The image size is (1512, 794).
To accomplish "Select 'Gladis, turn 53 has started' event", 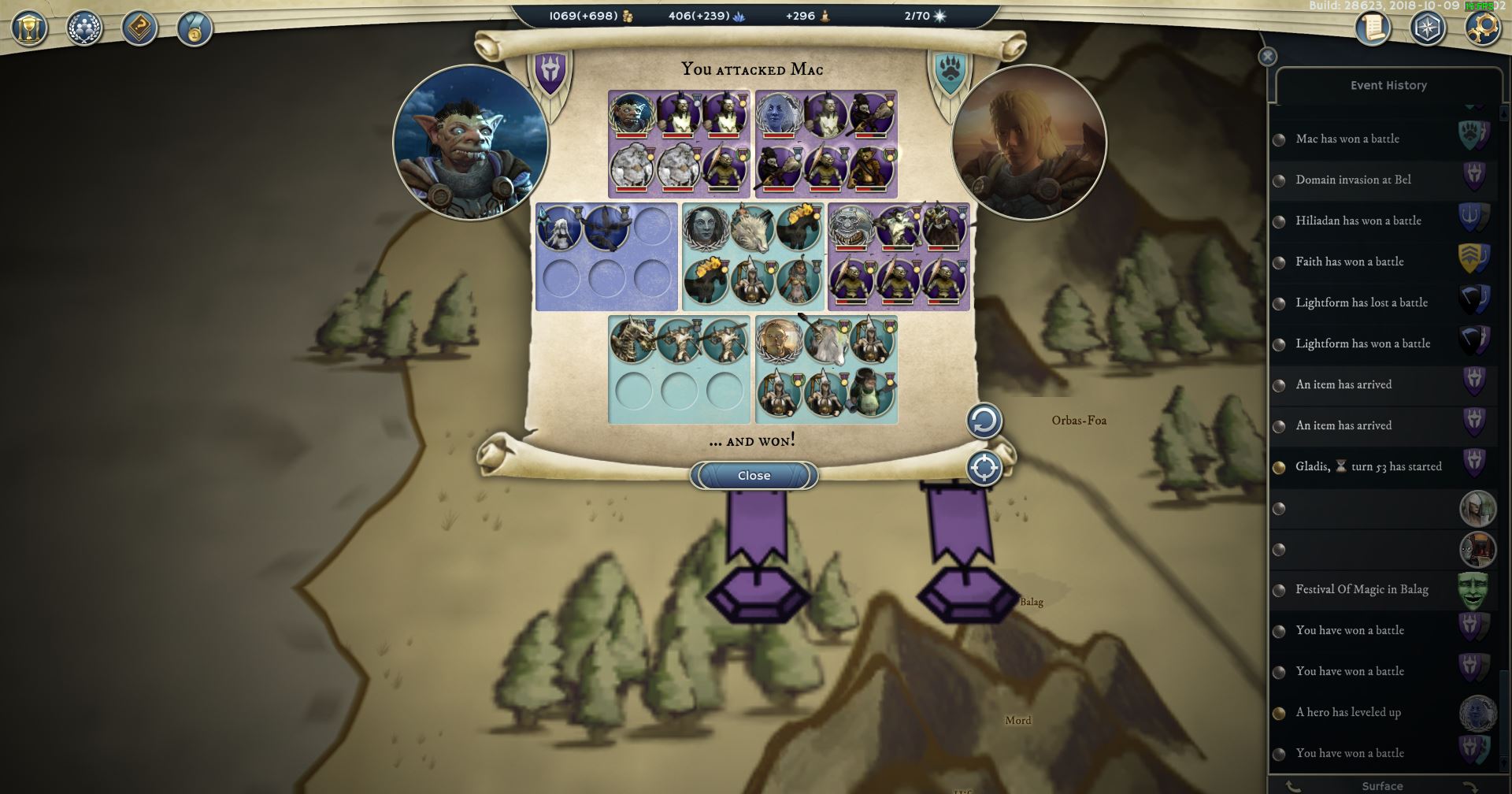I will click(1369, 466).
